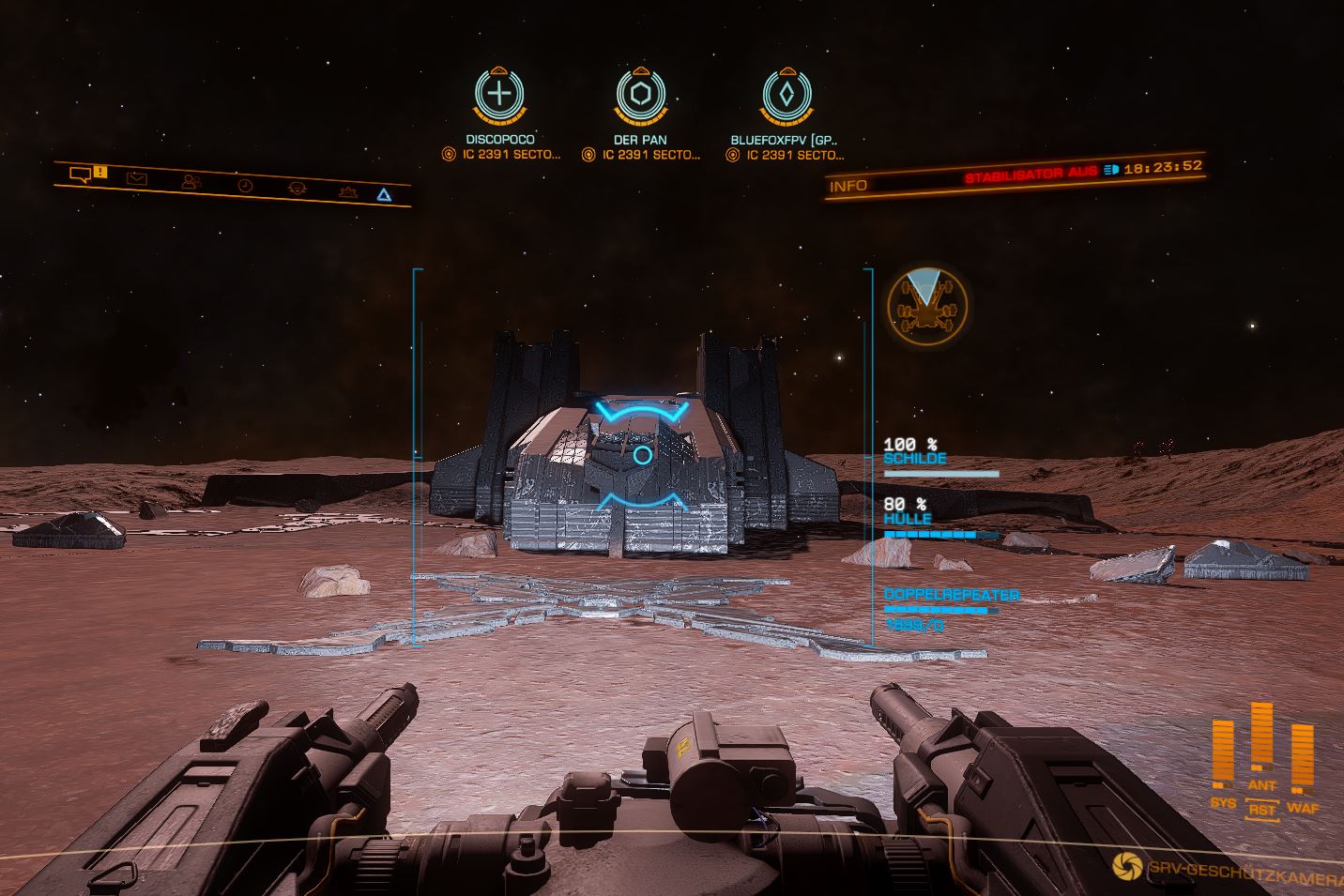Switch to the friends and social tab
Image resolution: width=1344 pixels, height=896 pixels.
[x=191, y=182]
